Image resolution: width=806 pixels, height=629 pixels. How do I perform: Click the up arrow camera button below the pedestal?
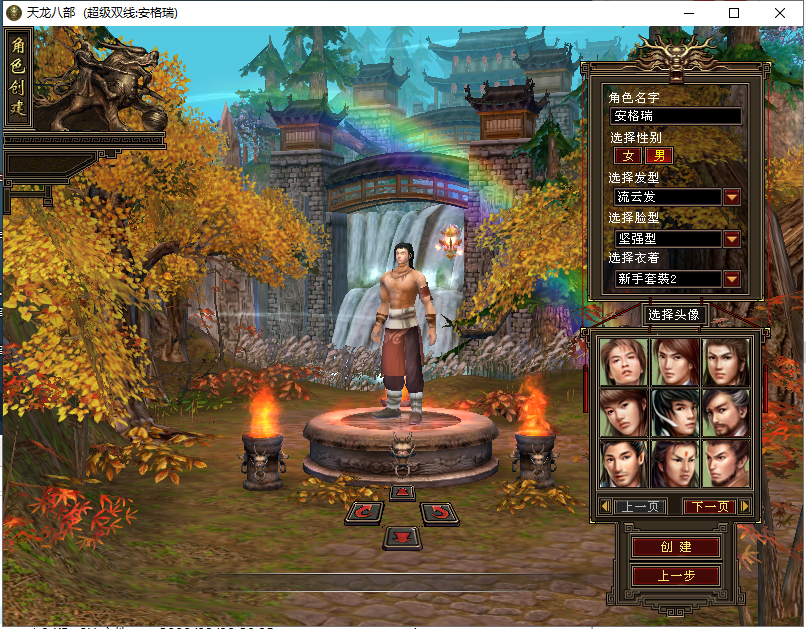(x=402, y=492)
